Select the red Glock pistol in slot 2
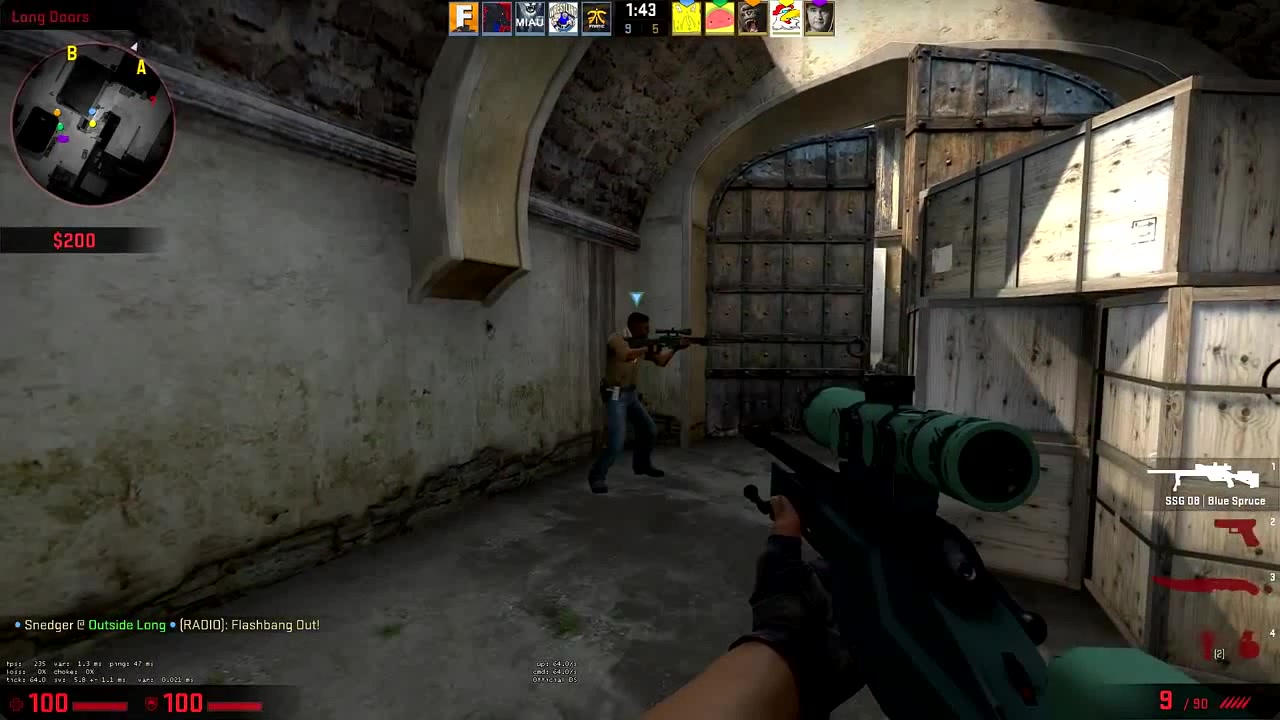 (x=1238, y=530)
